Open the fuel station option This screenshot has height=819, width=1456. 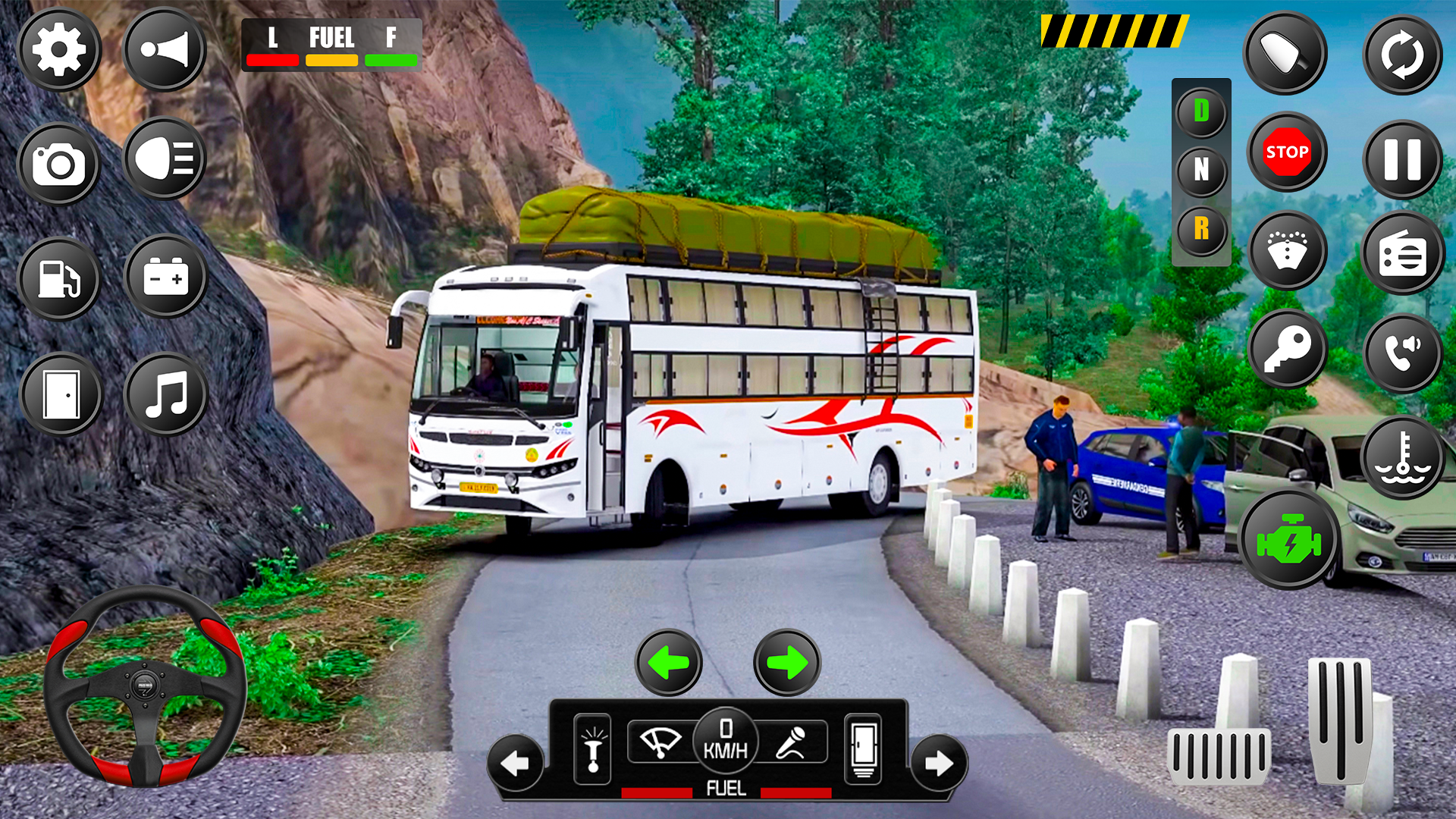click(59, 279)
